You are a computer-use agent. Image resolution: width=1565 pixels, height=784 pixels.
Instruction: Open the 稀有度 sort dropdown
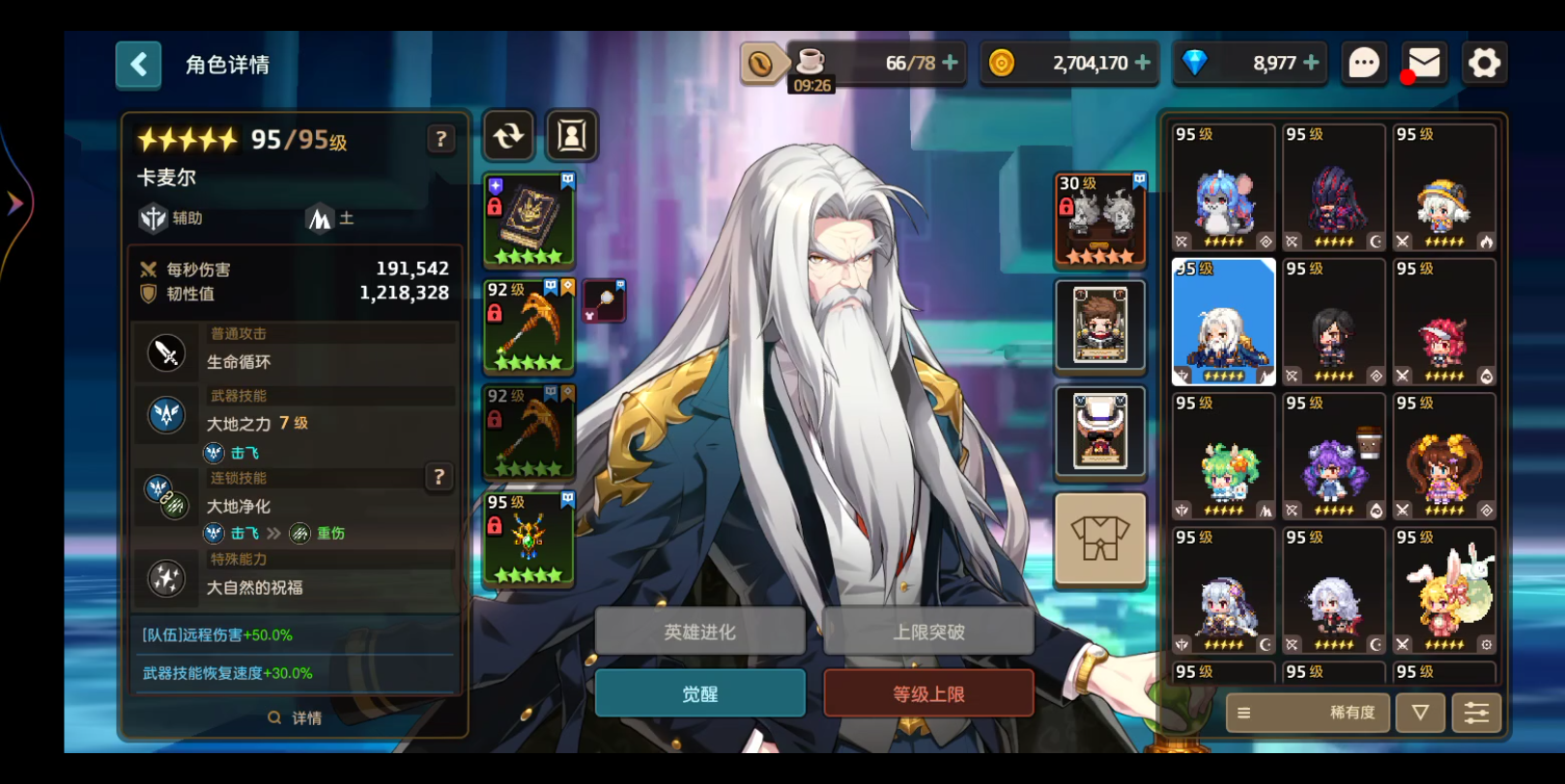tap(1306, 712)
